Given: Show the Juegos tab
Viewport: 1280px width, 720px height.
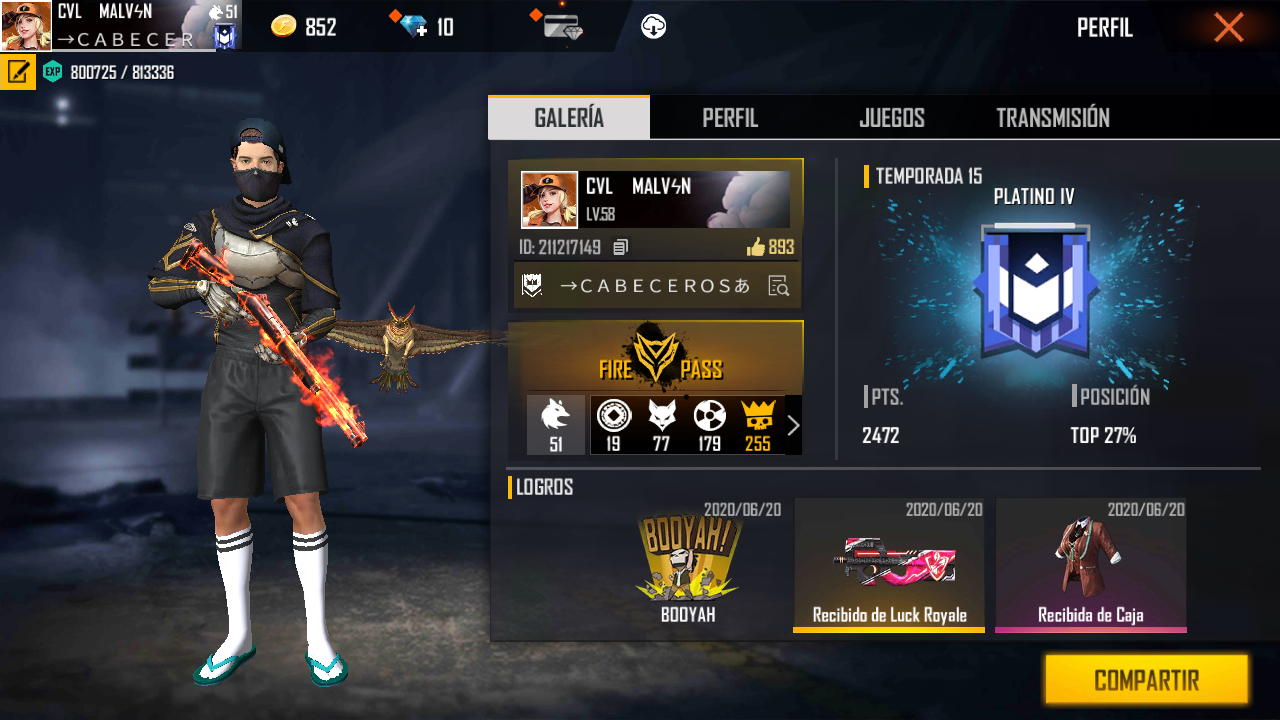Looking at the screenshot, I should click(x=891, y=118).
